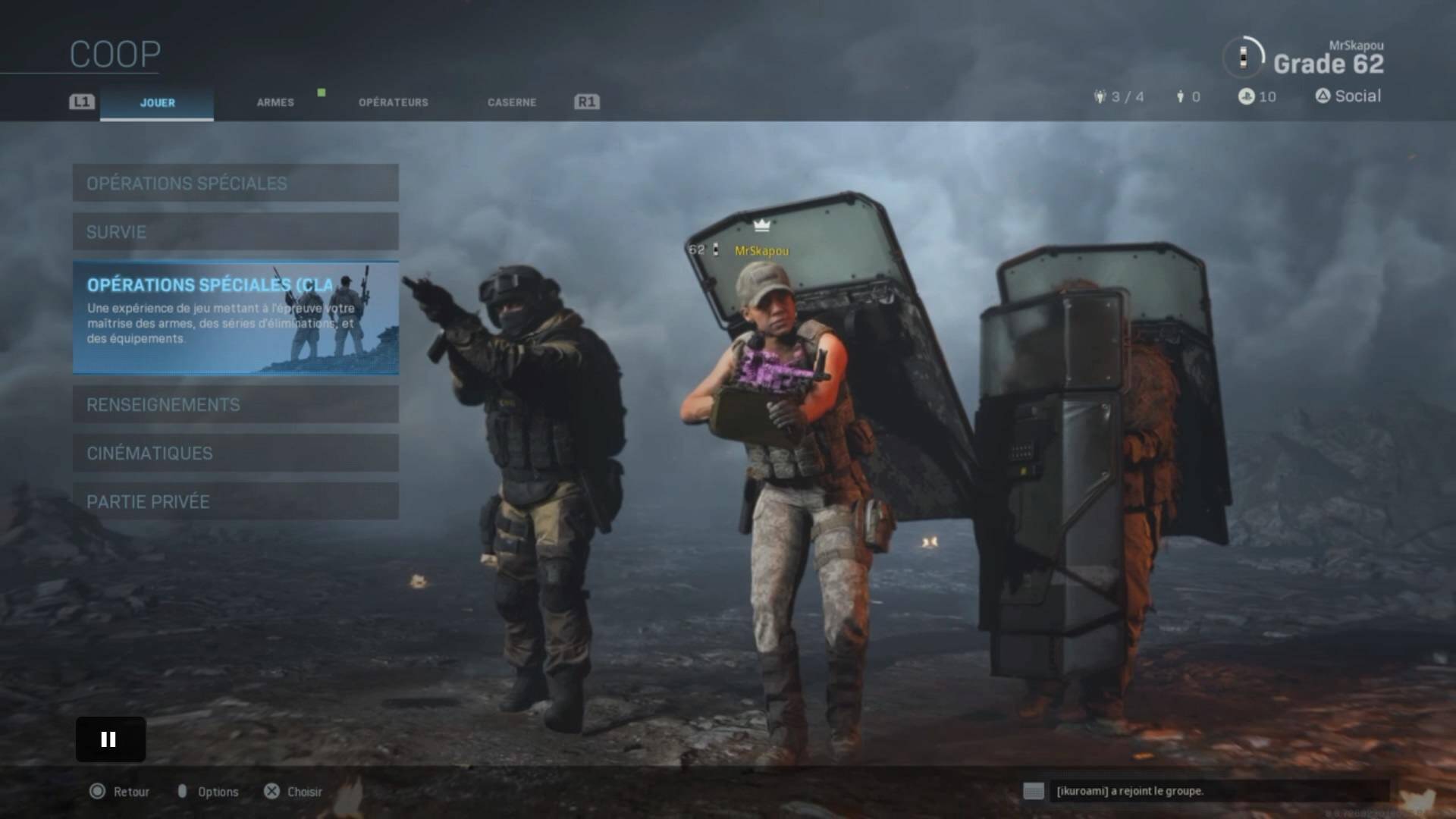Start a Partie Privée

(235, 501)
